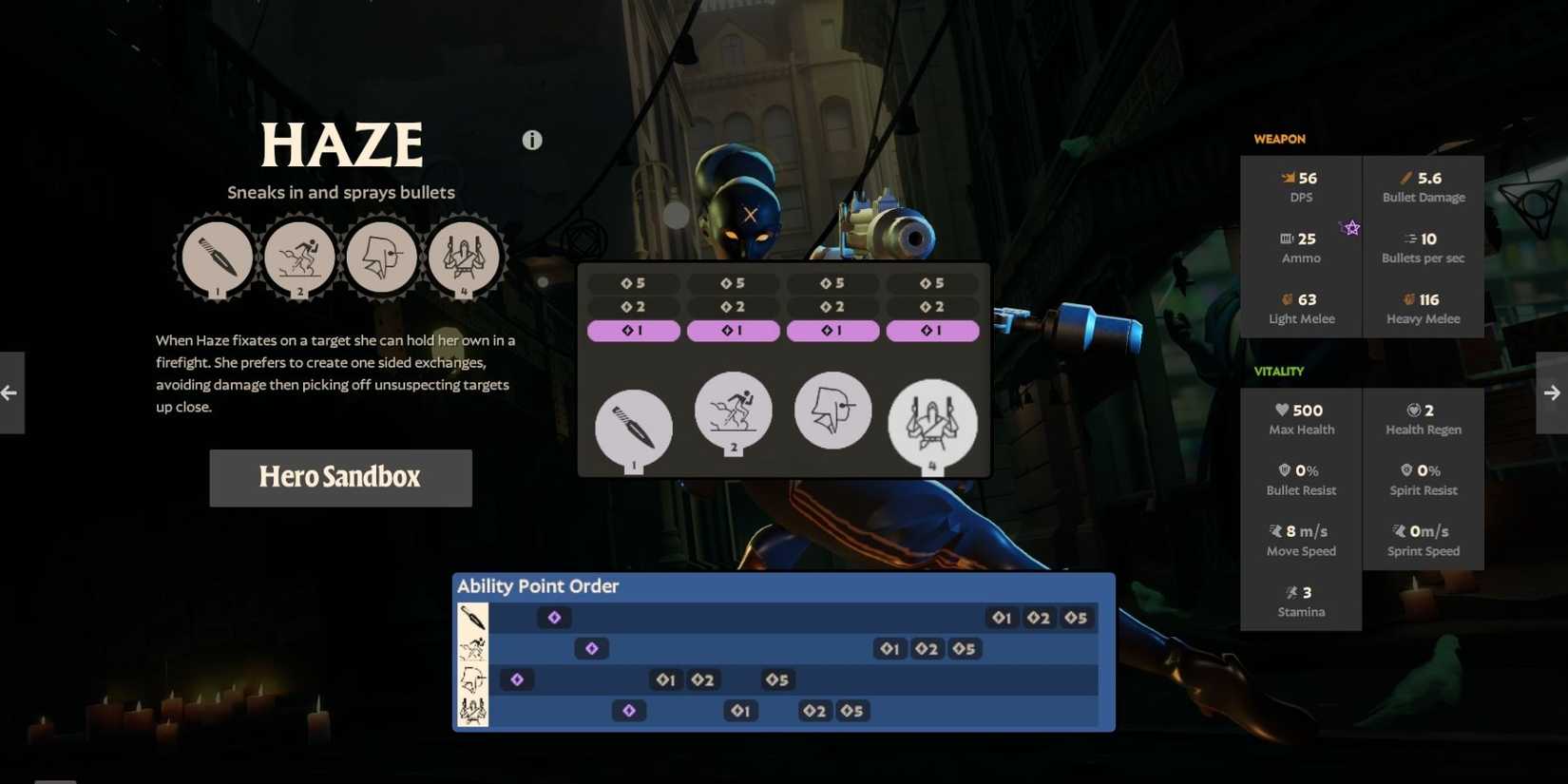Image resolution: width=1568 pixels, height=784 pixels.
Task: Open the Hero Sandbox
Action: [x=340, y=478]
